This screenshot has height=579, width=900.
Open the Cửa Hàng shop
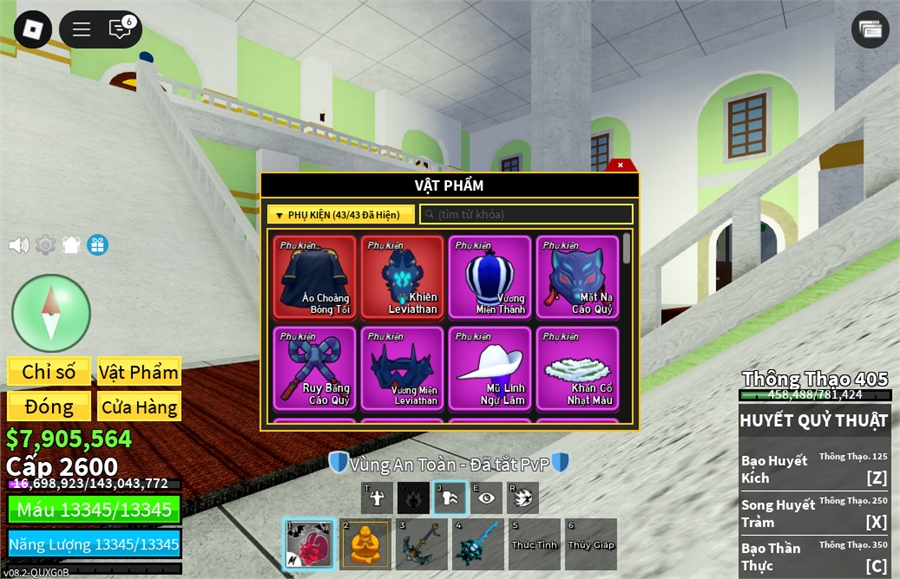pyautogui.click(x=139, y=407)
